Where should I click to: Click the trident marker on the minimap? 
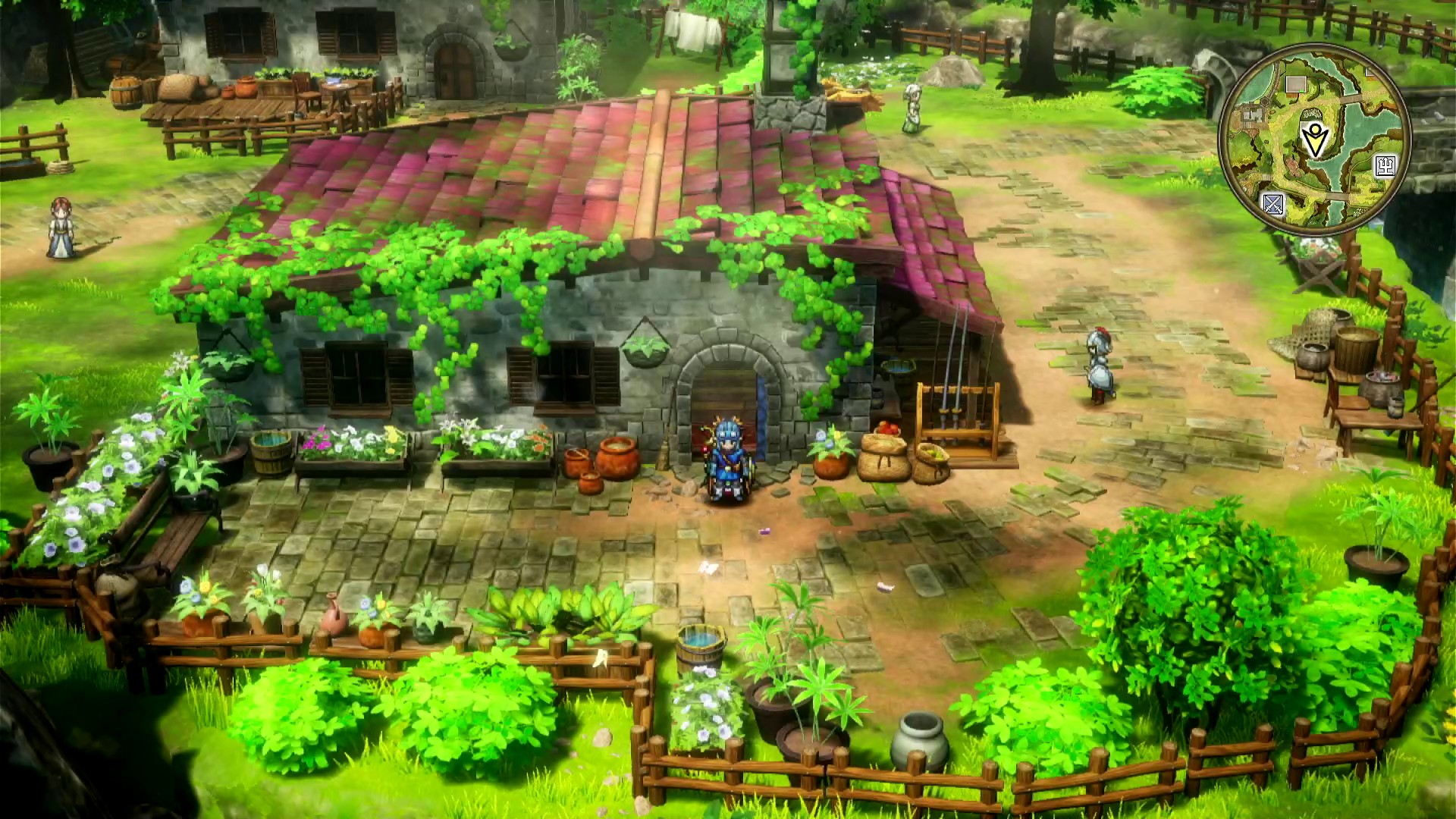coord(1385,165)
